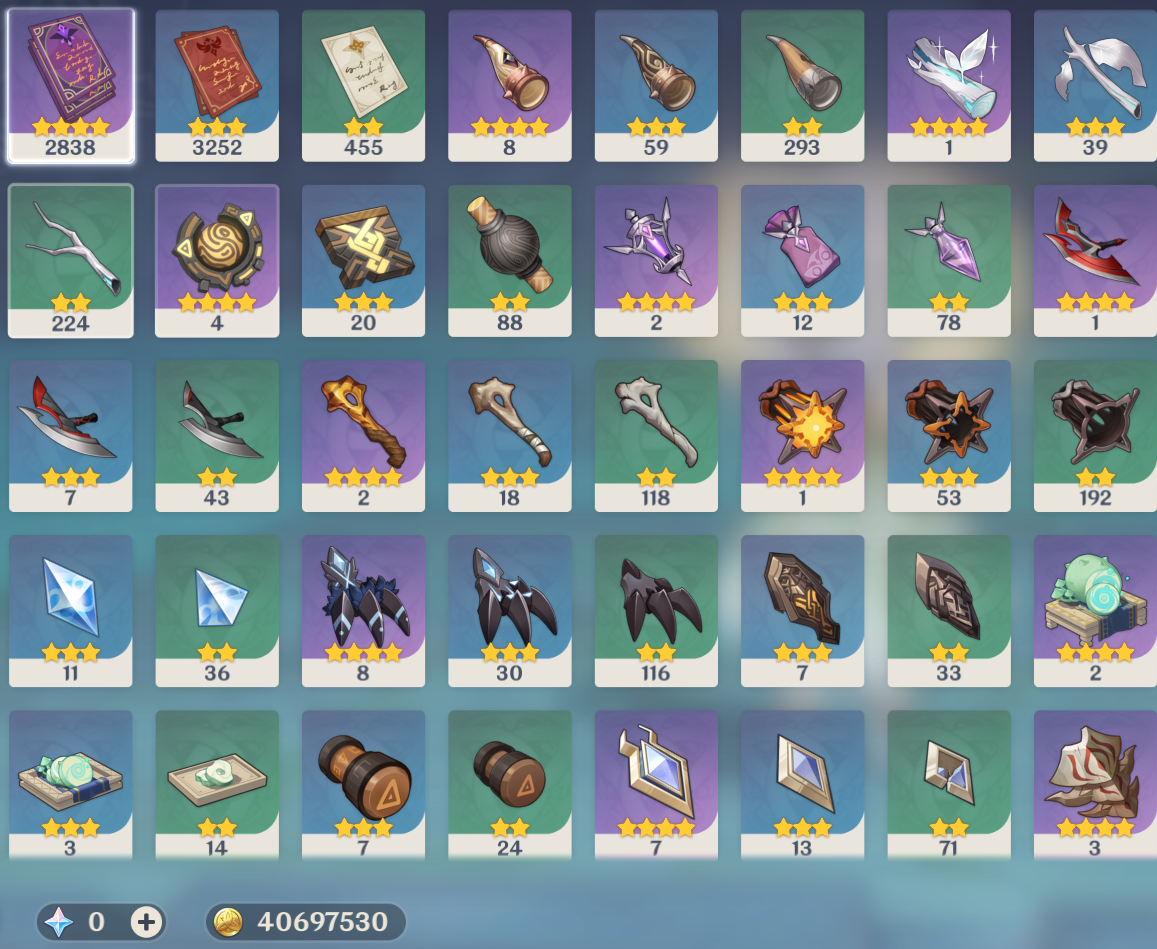The height and width of the screenshot is (949, 1157).
Task: Pick the dried leaf item showing 3
Action: [1095, 785]
